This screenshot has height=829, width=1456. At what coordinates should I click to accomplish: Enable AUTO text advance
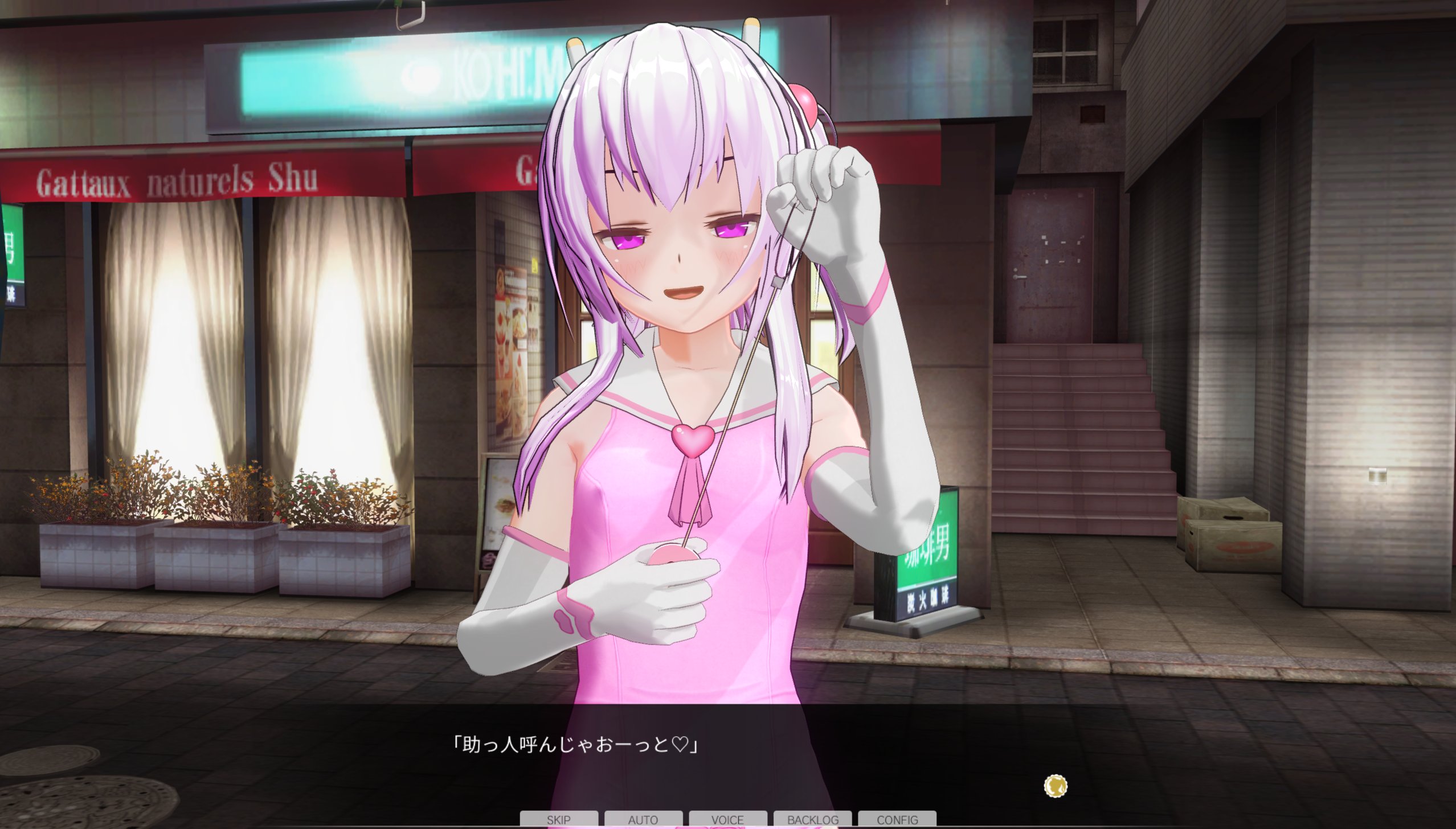coord(643,819)
